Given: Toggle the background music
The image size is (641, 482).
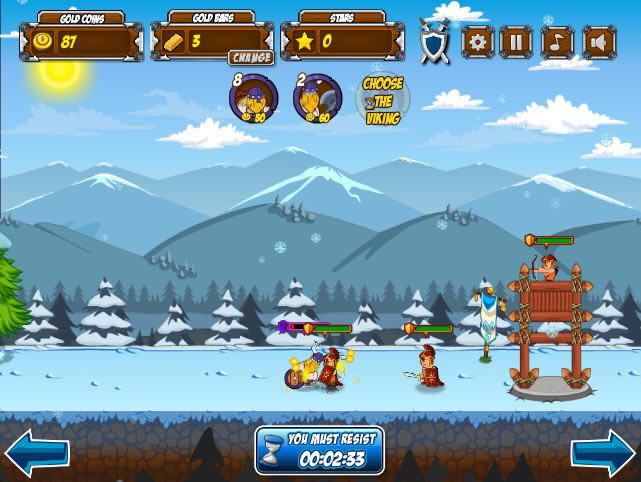Looking at the screenshot, I should (x=557, y=42).
